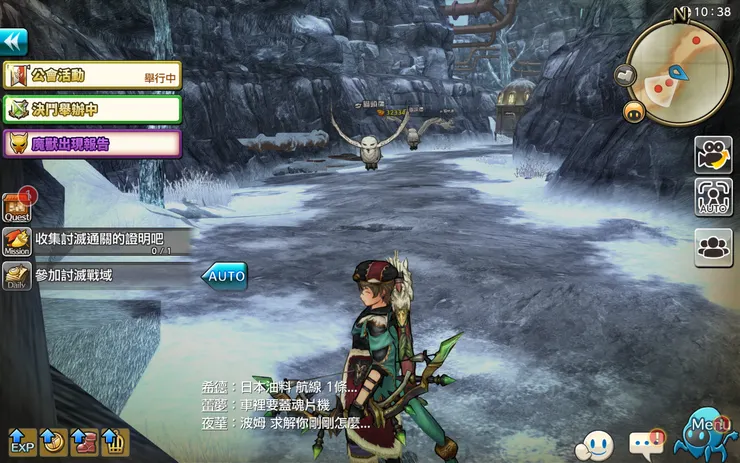Open the 決鬥舉辦中 duel banner
Screen dimensions: 740x463
92,109
